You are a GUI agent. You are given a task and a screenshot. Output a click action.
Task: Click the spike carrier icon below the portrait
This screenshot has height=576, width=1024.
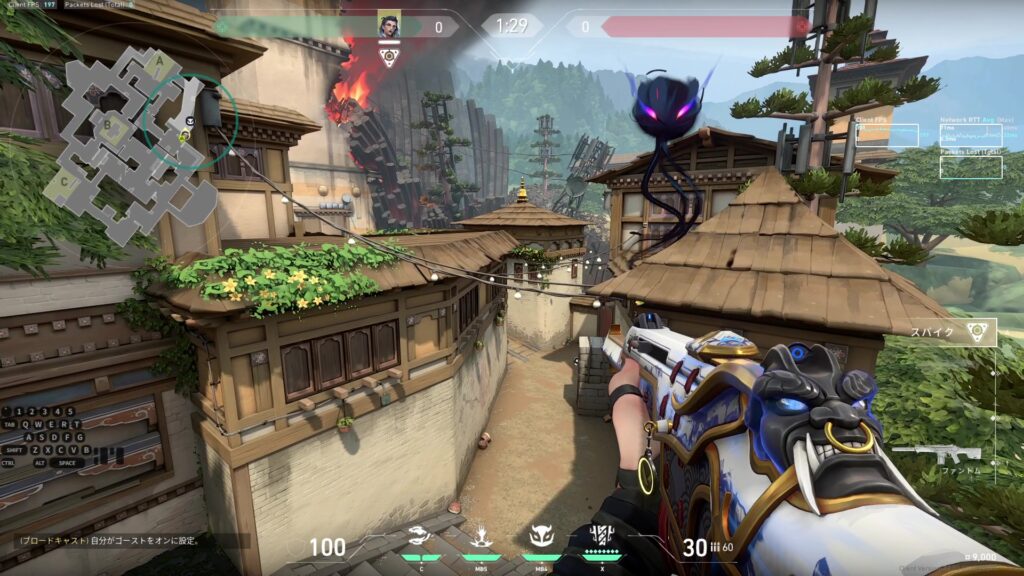389,55
